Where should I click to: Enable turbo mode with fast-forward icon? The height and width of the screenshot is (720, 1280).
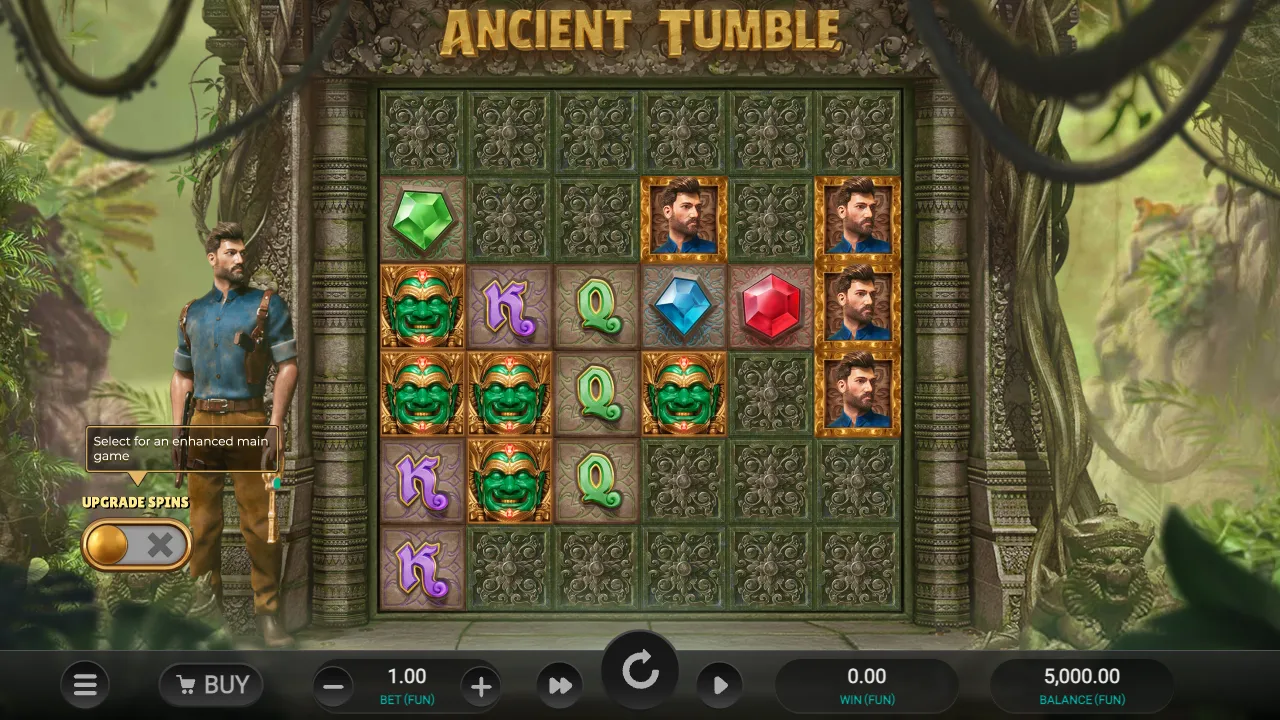[560, 685]
